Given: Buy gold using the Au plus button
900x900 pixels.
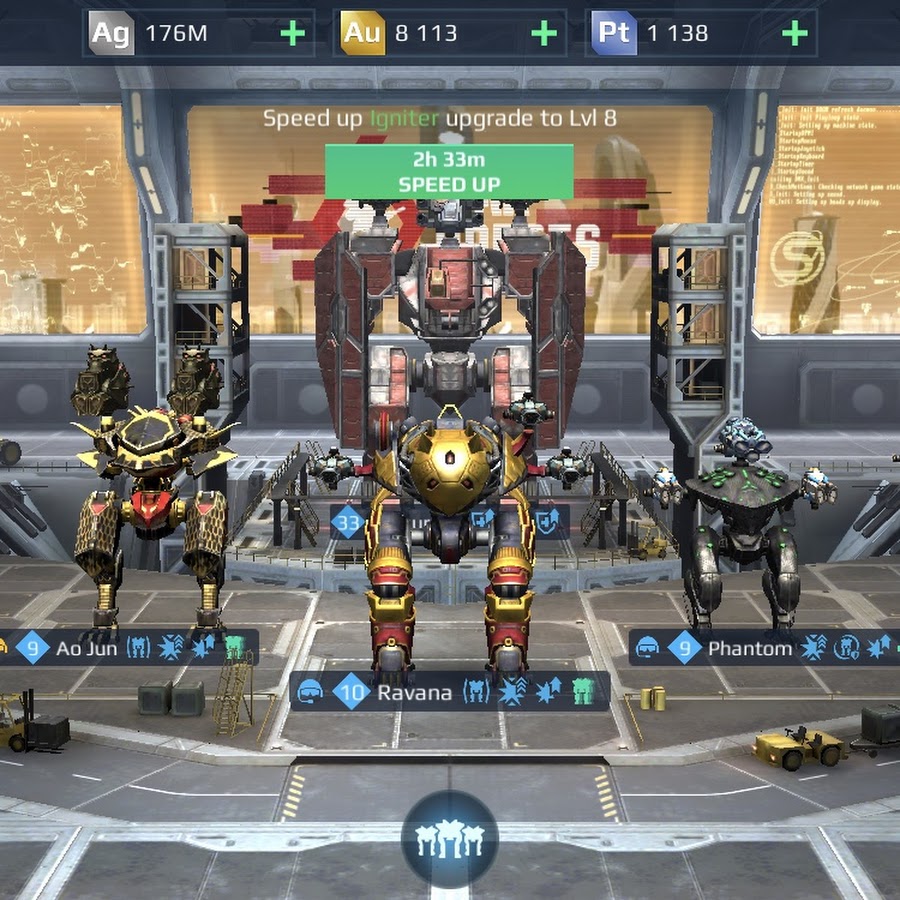Looking at the screenshot, I should (x=544, y=34).
